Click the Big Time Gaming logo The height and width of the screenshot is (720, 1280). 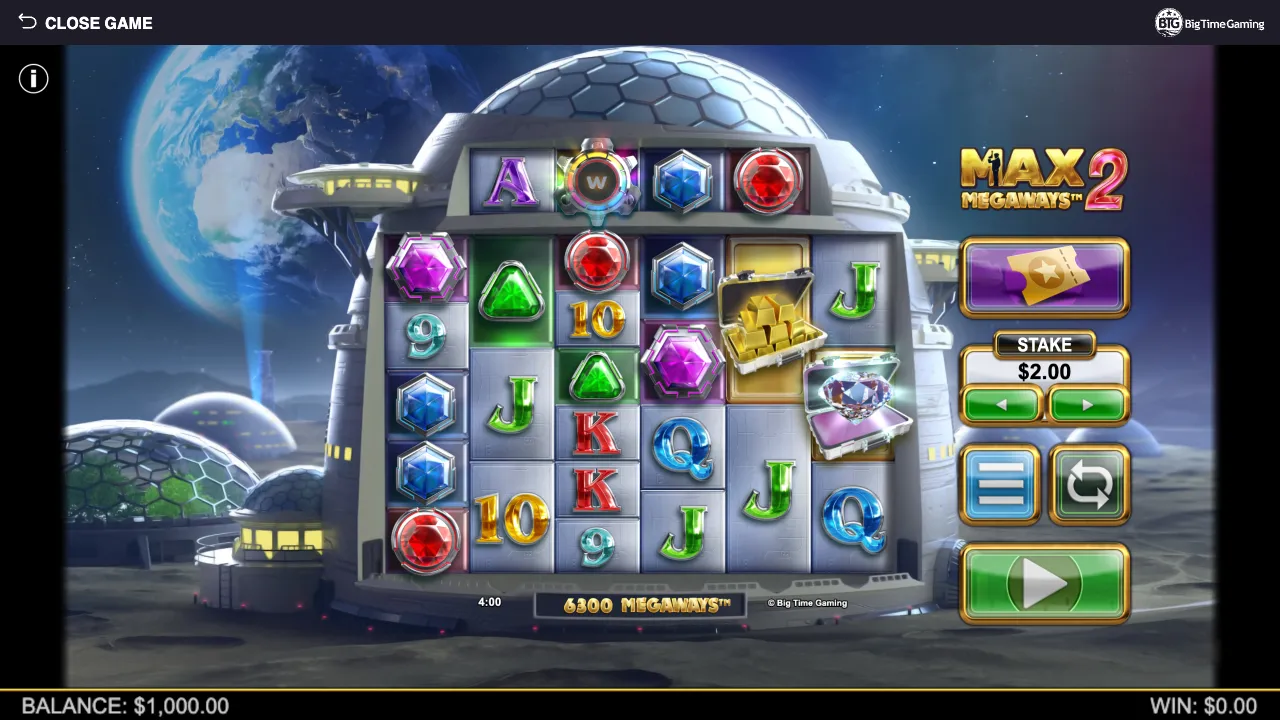(1209, 23)
